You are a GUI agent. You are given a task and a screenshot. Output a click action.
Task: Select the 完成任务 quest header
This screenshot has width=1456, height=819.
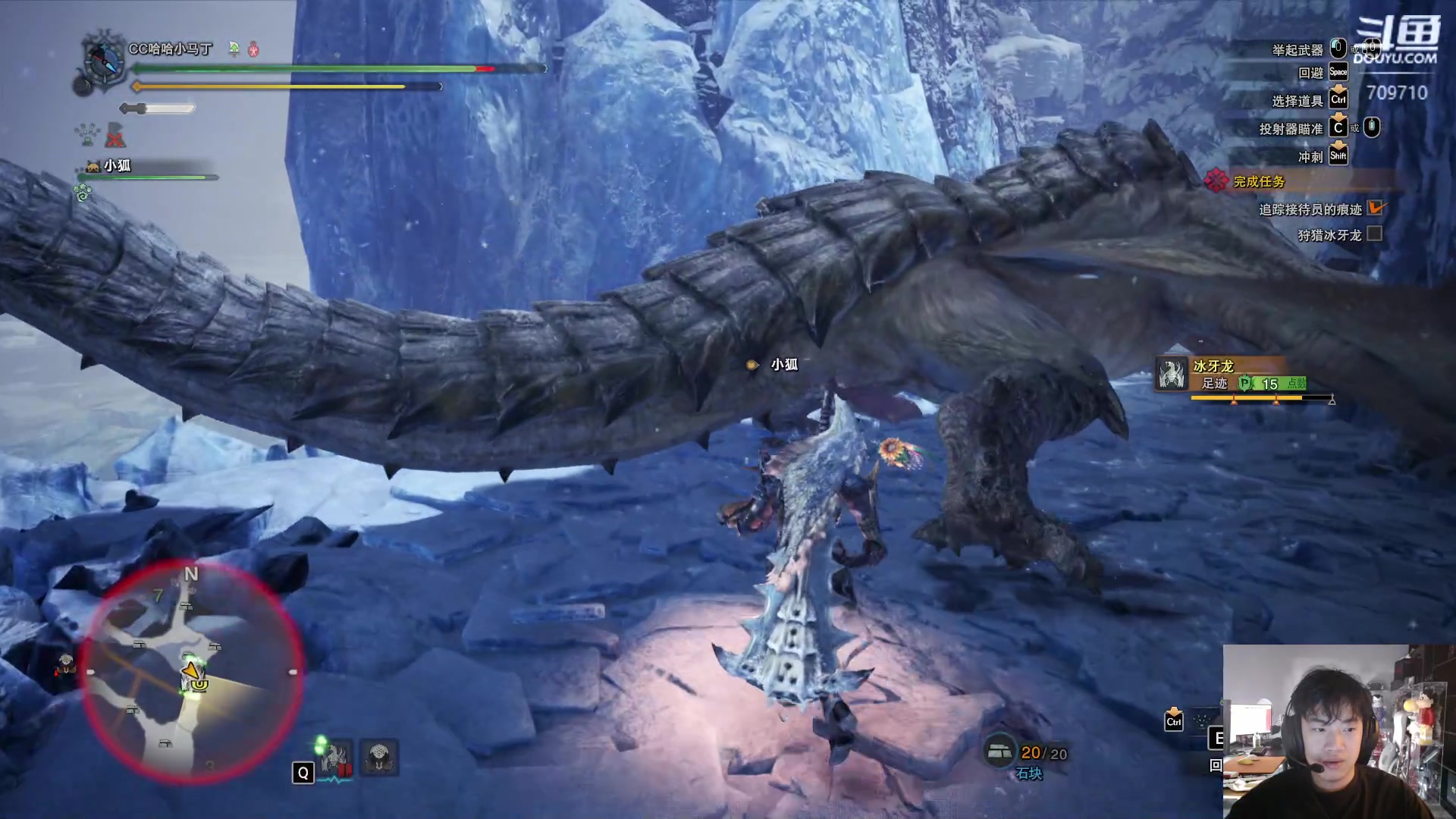1259,181
